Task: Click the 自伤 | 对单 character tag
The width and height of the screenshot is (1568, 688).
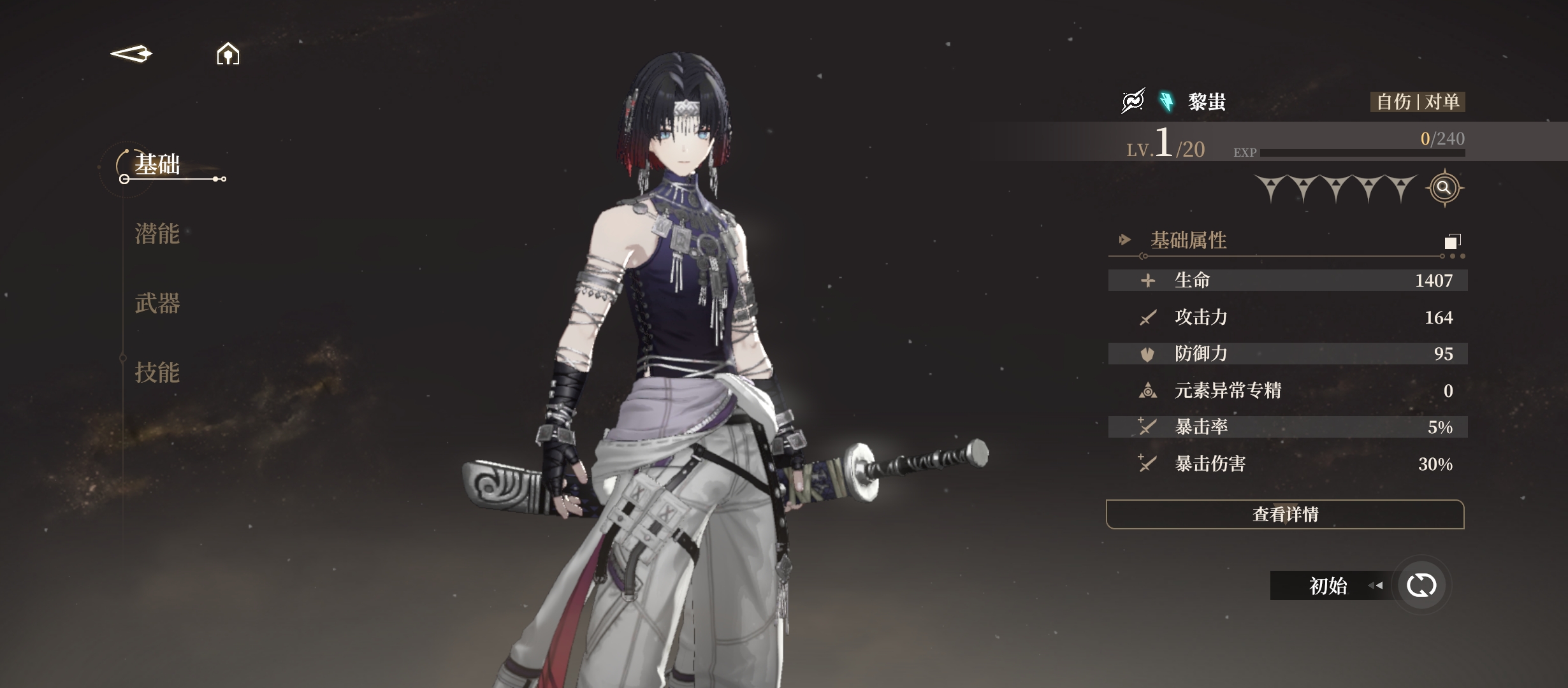Action: pos(1418,102)
